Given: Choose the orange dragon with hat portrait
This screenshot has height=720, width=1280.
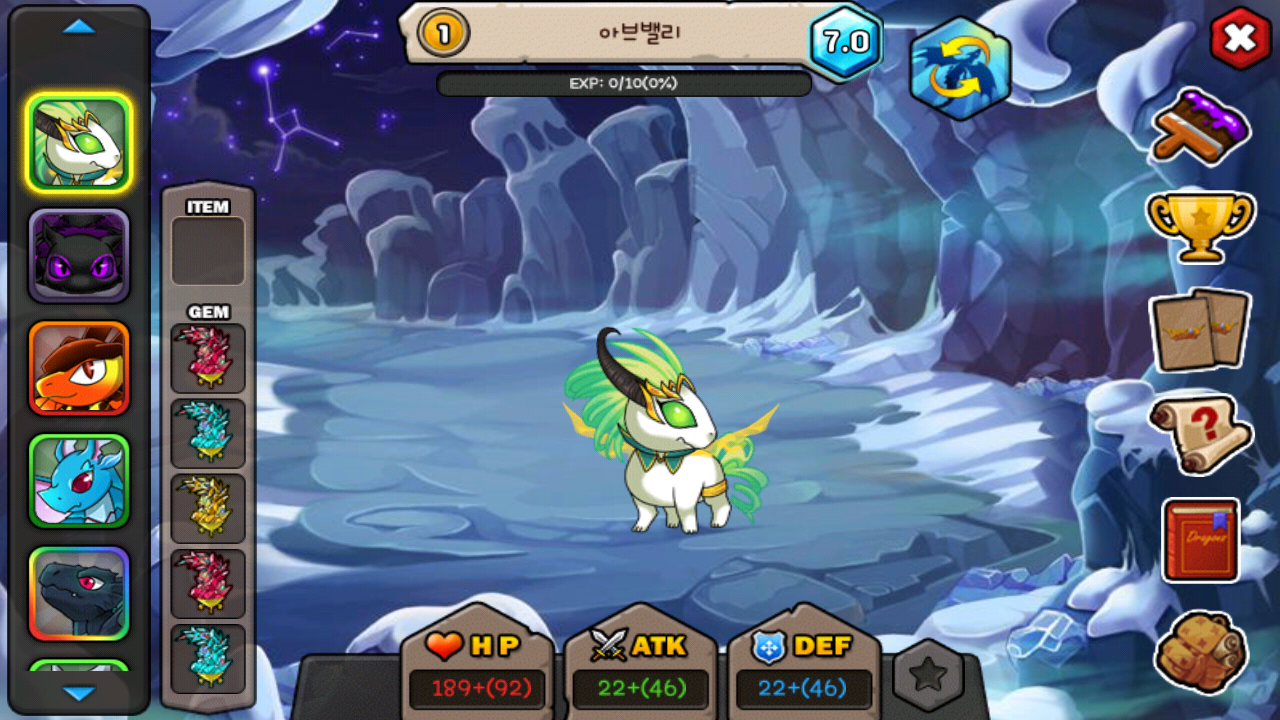Looking at the screenshot, I should (79, 368).
